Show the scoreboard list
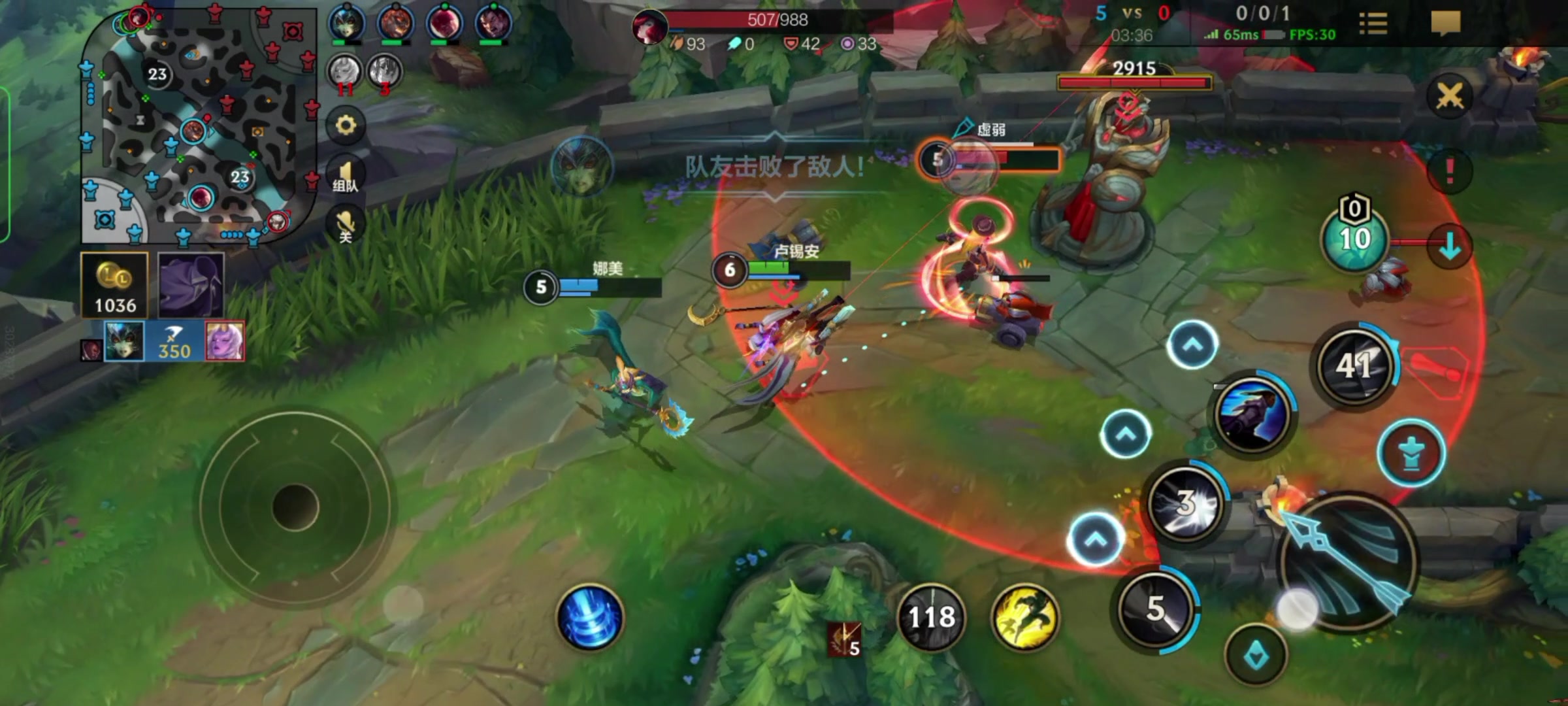 tap(1373, 24)
